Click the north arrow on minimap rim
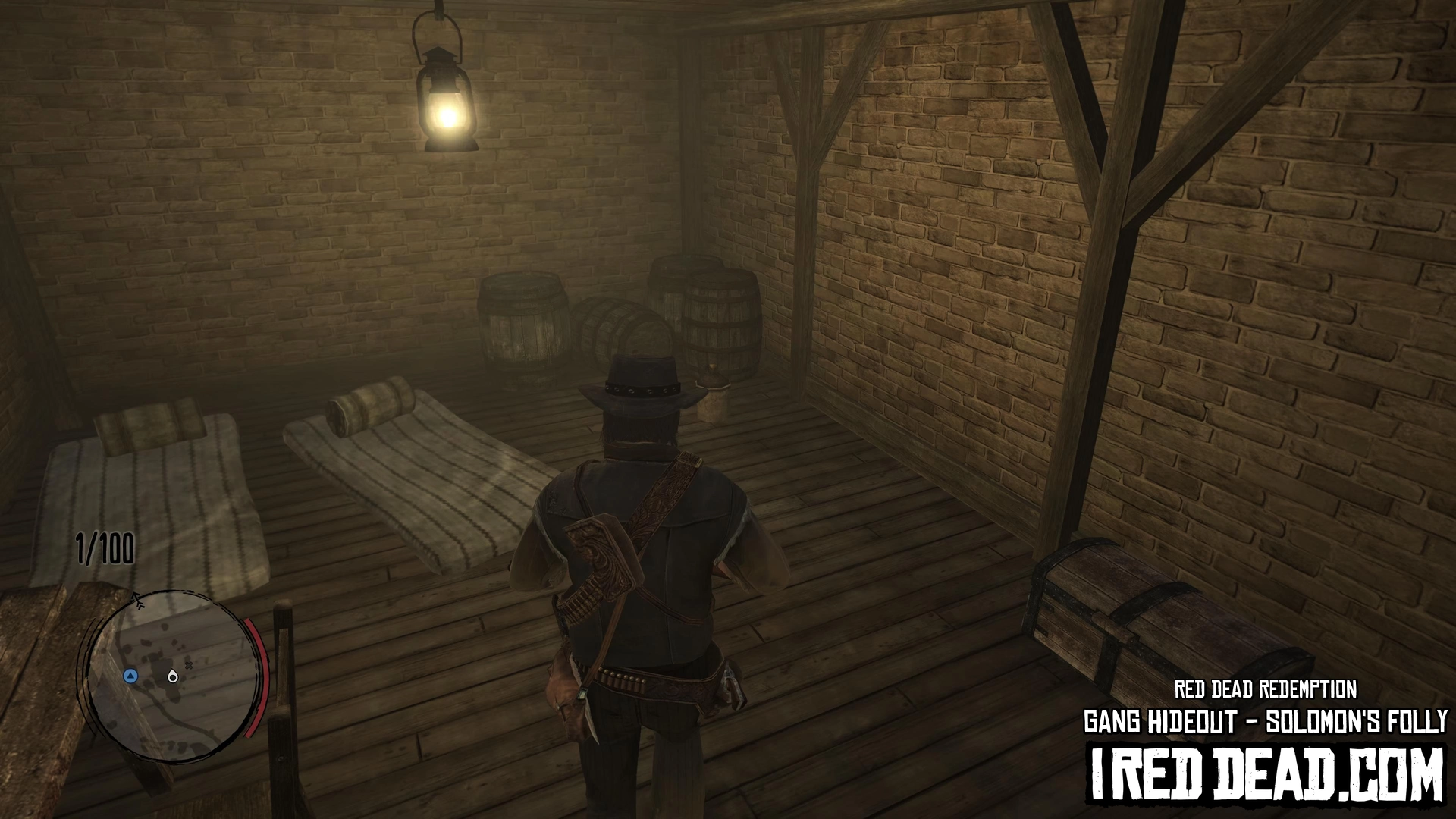Viewport: 1456px width, 819px height. [138, 602]
